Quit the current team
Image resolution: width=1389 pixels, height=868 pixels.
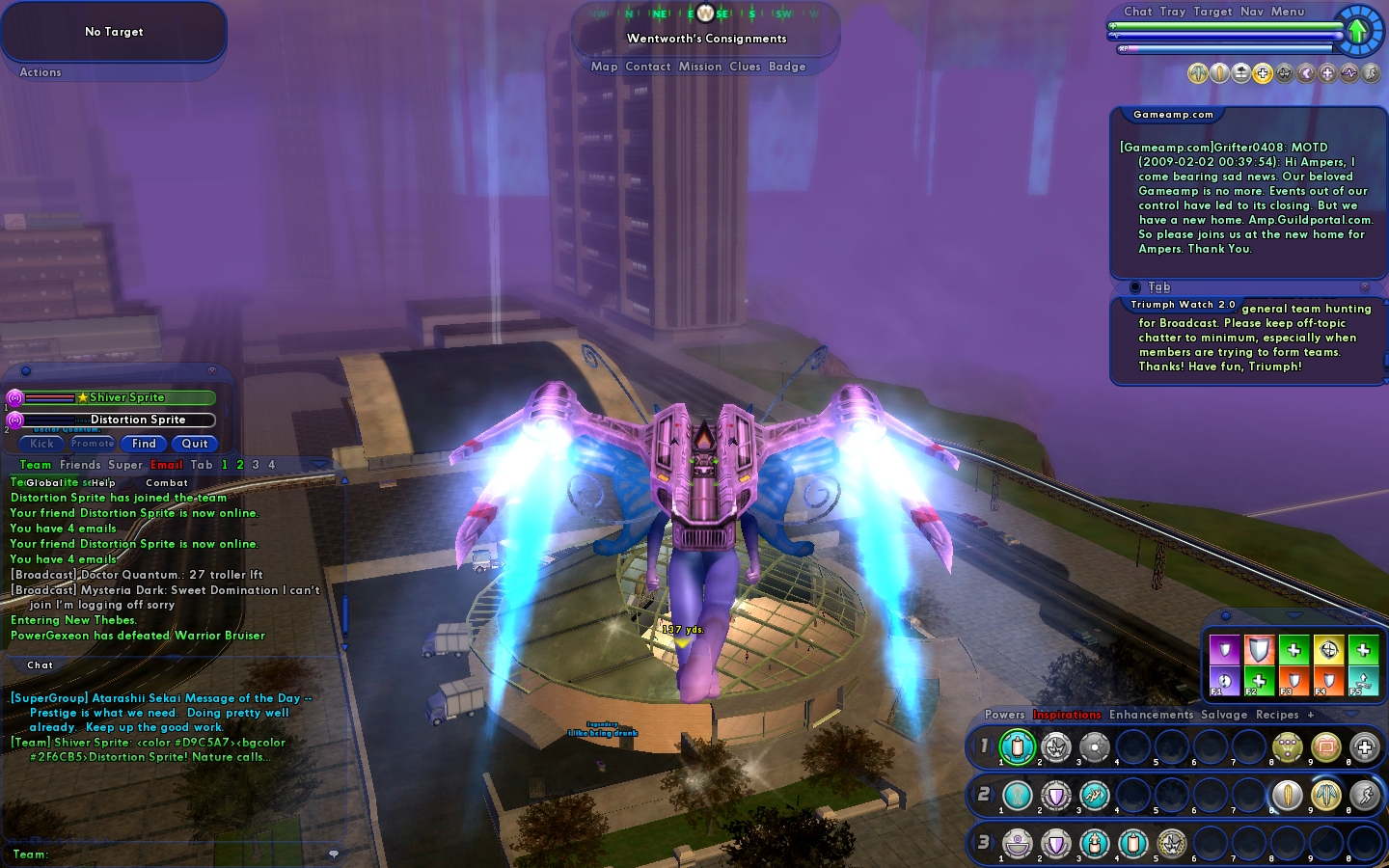tap(195, 444)
